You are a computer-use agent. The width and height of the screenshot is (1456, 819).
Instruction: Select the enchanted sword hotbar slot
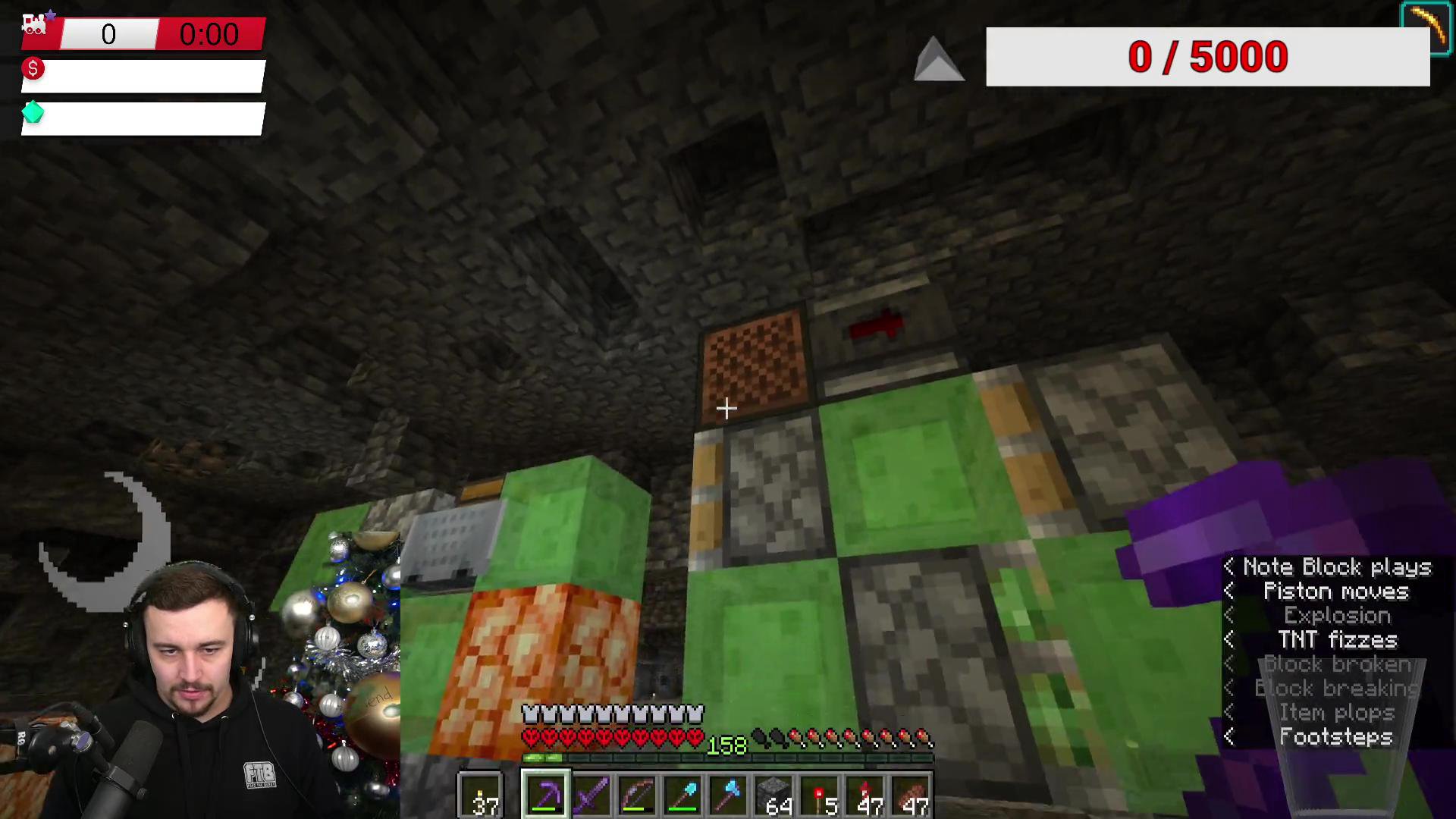pyautogui.click(x=591, y=795)
